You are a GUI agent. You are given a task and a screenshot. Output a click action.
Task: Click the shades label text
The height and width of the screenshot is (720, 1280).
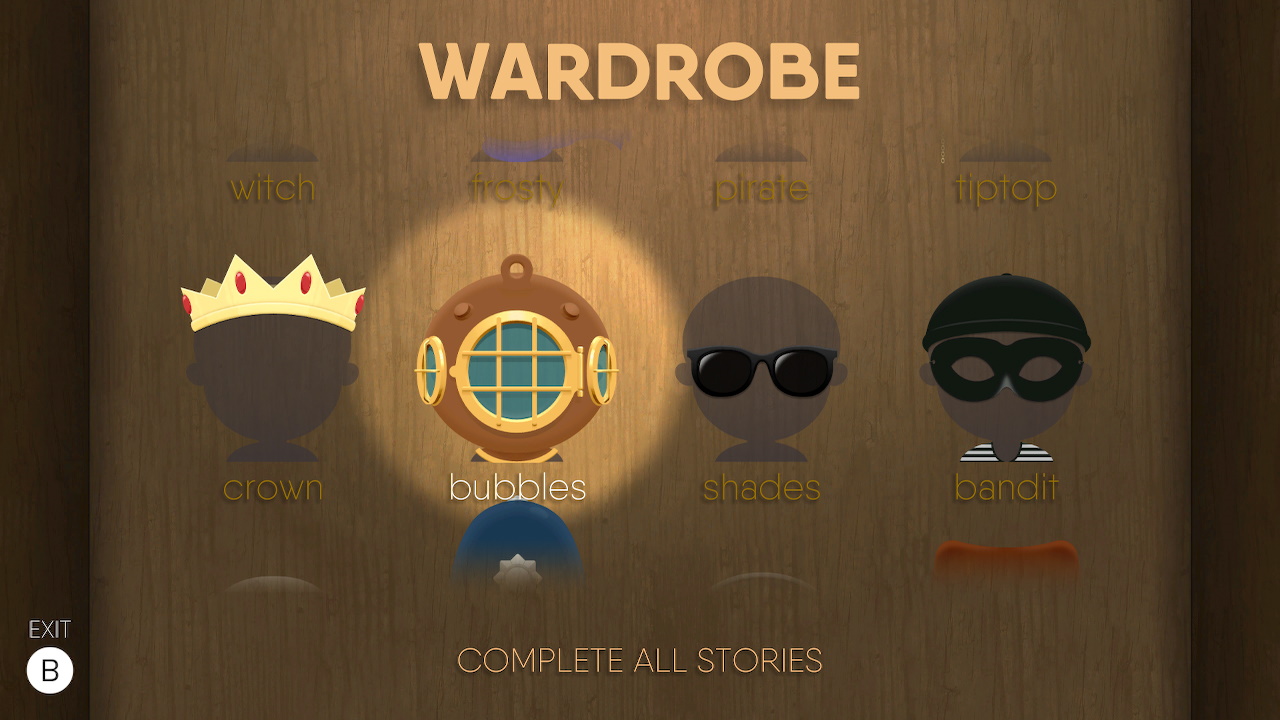click(x=761, y=488)
